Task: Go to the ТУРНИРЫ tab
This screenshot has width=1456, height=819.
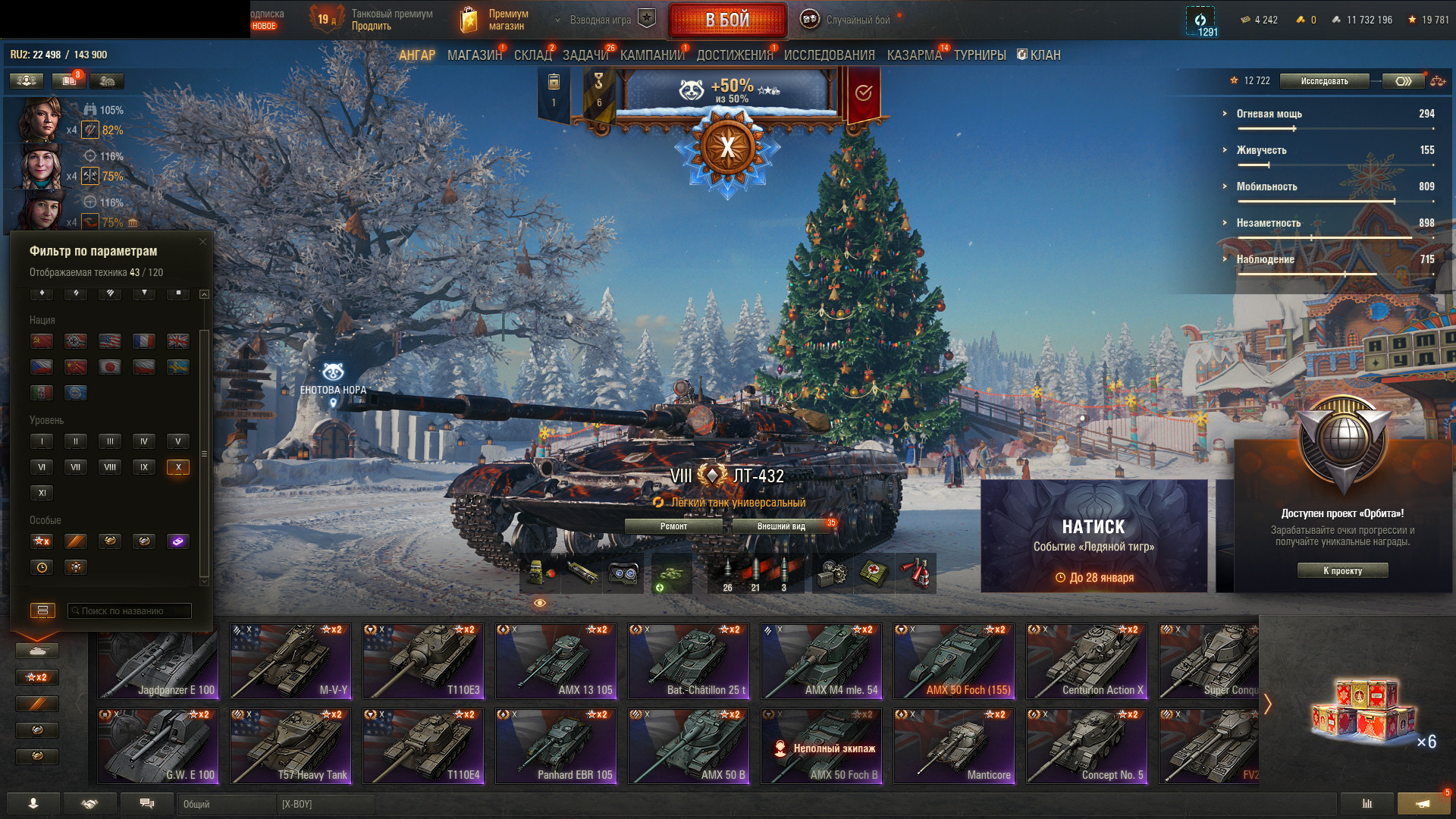Action: click(980, 55)
